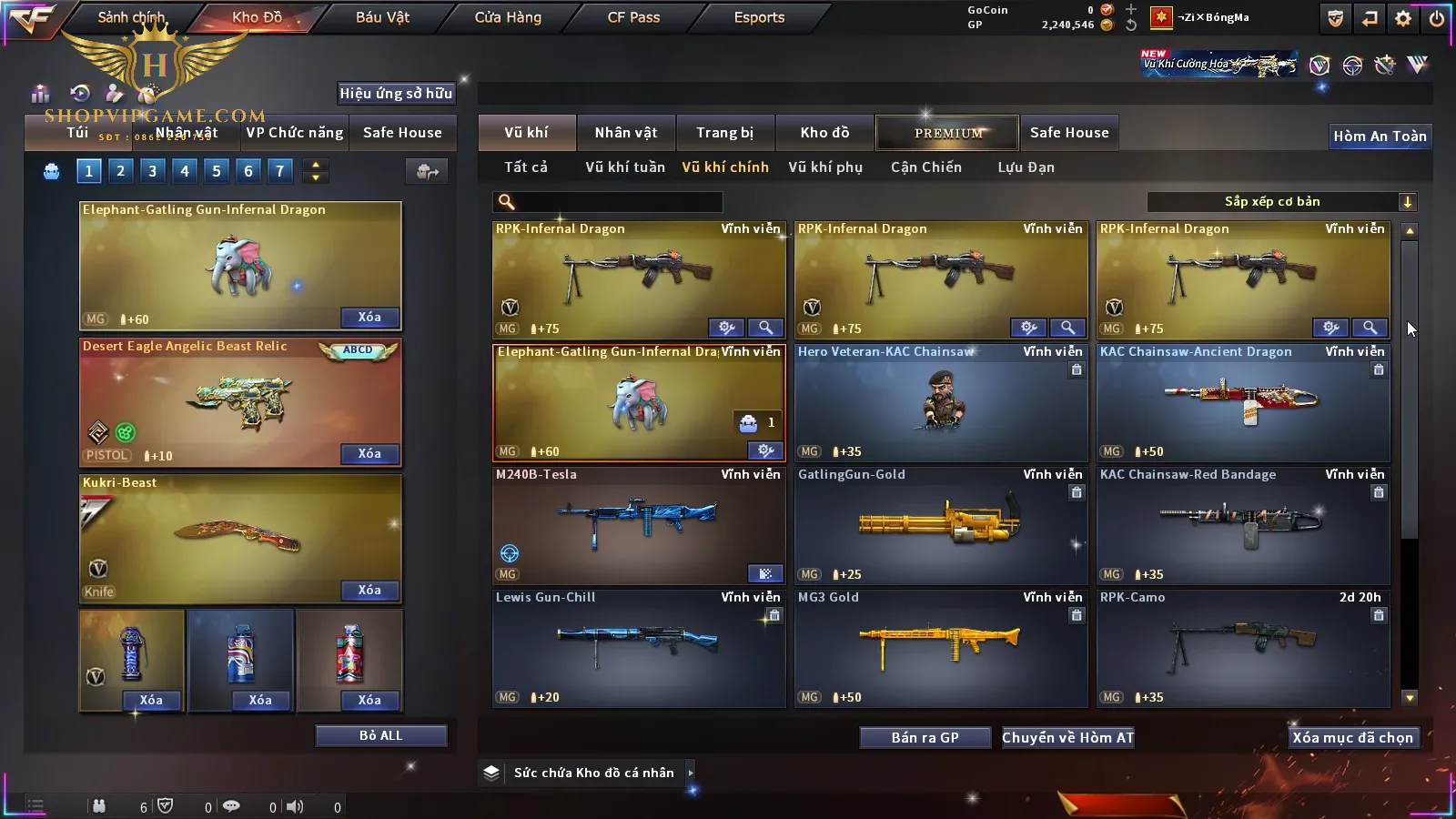The height and width of the screenshot is (819, 1456).
Task: Show Cận Chiến melee weapons
Action: click(925, 167)
